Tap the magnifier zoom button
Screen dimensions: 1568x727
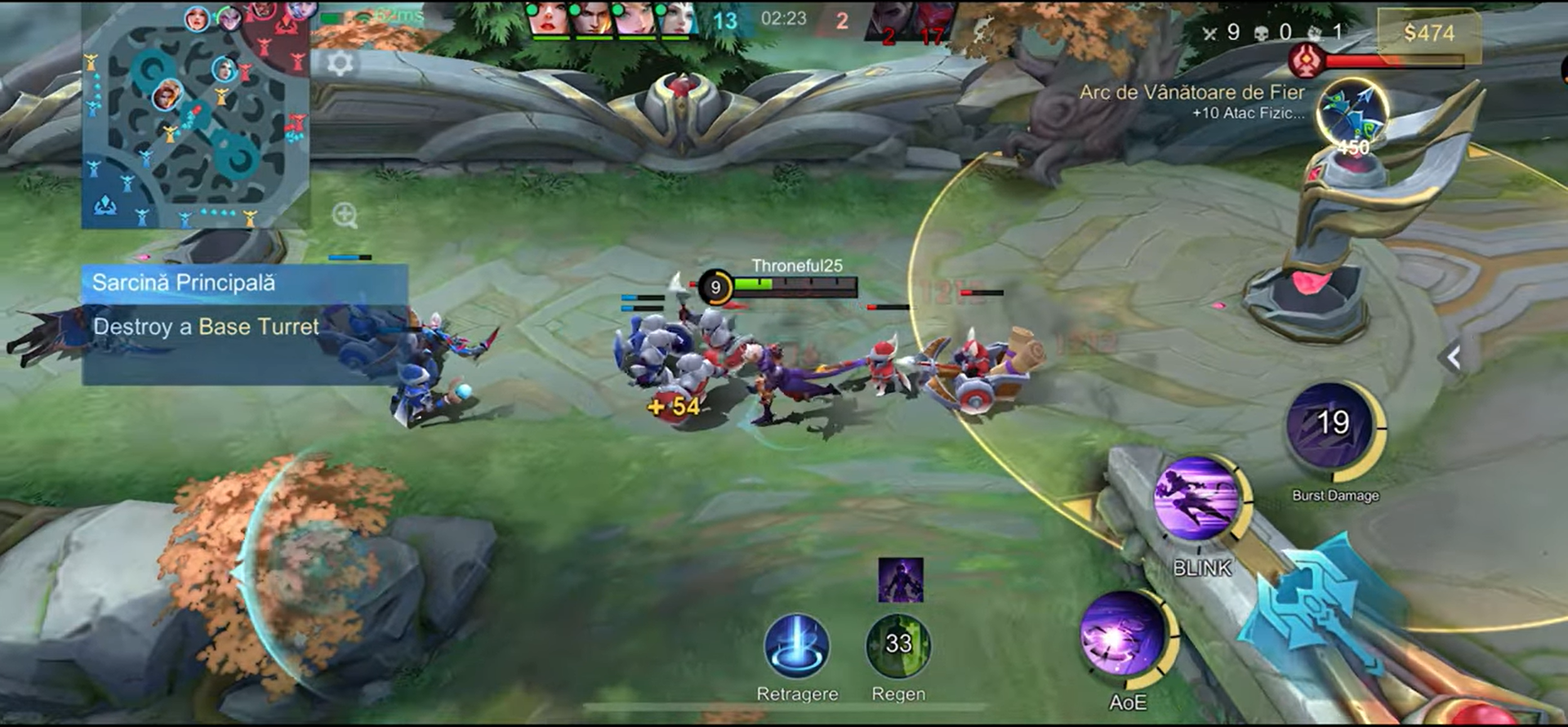(x=345, y=216)
